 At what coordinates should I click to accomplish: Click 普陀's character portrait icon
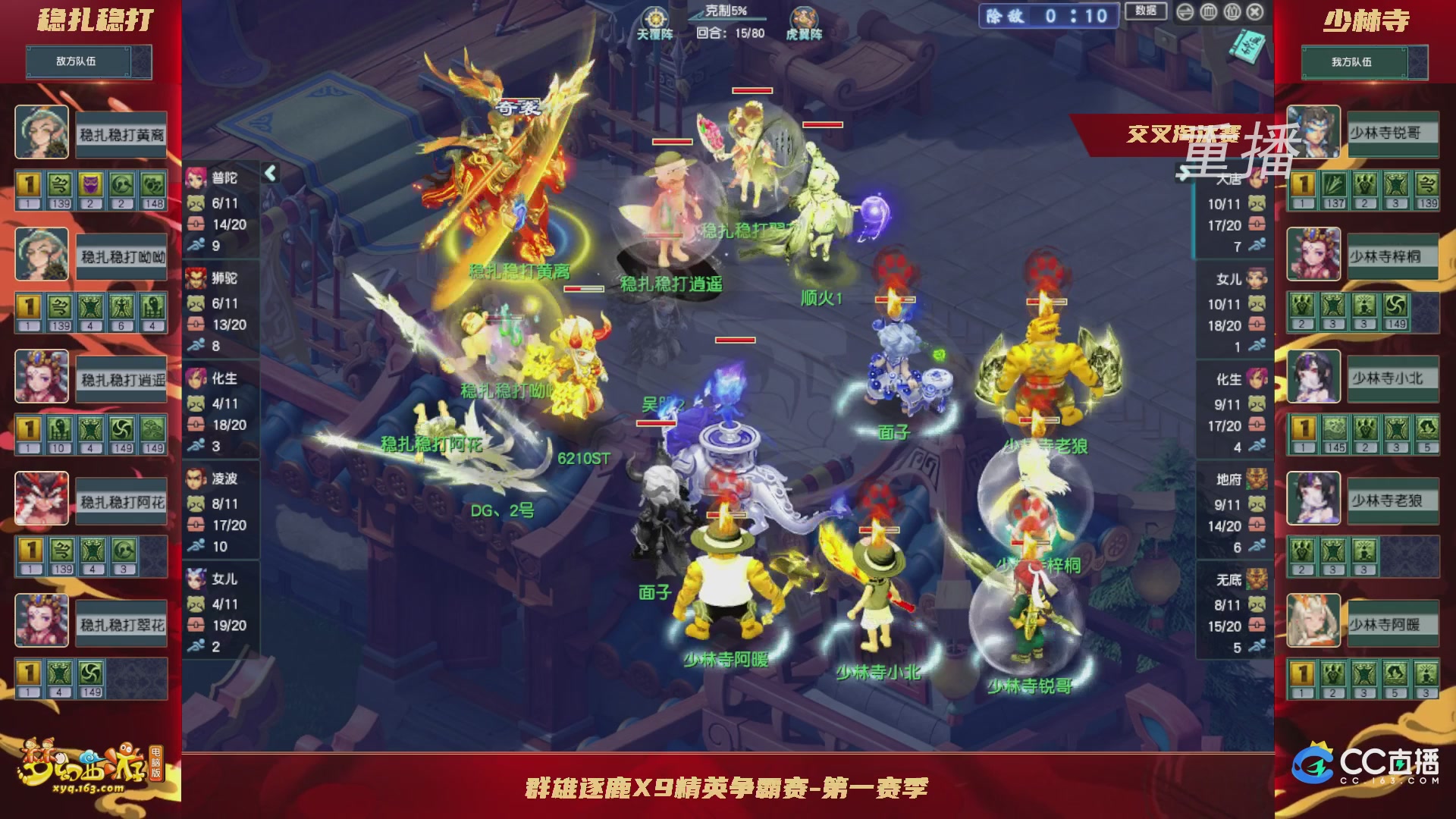(196, 176)
